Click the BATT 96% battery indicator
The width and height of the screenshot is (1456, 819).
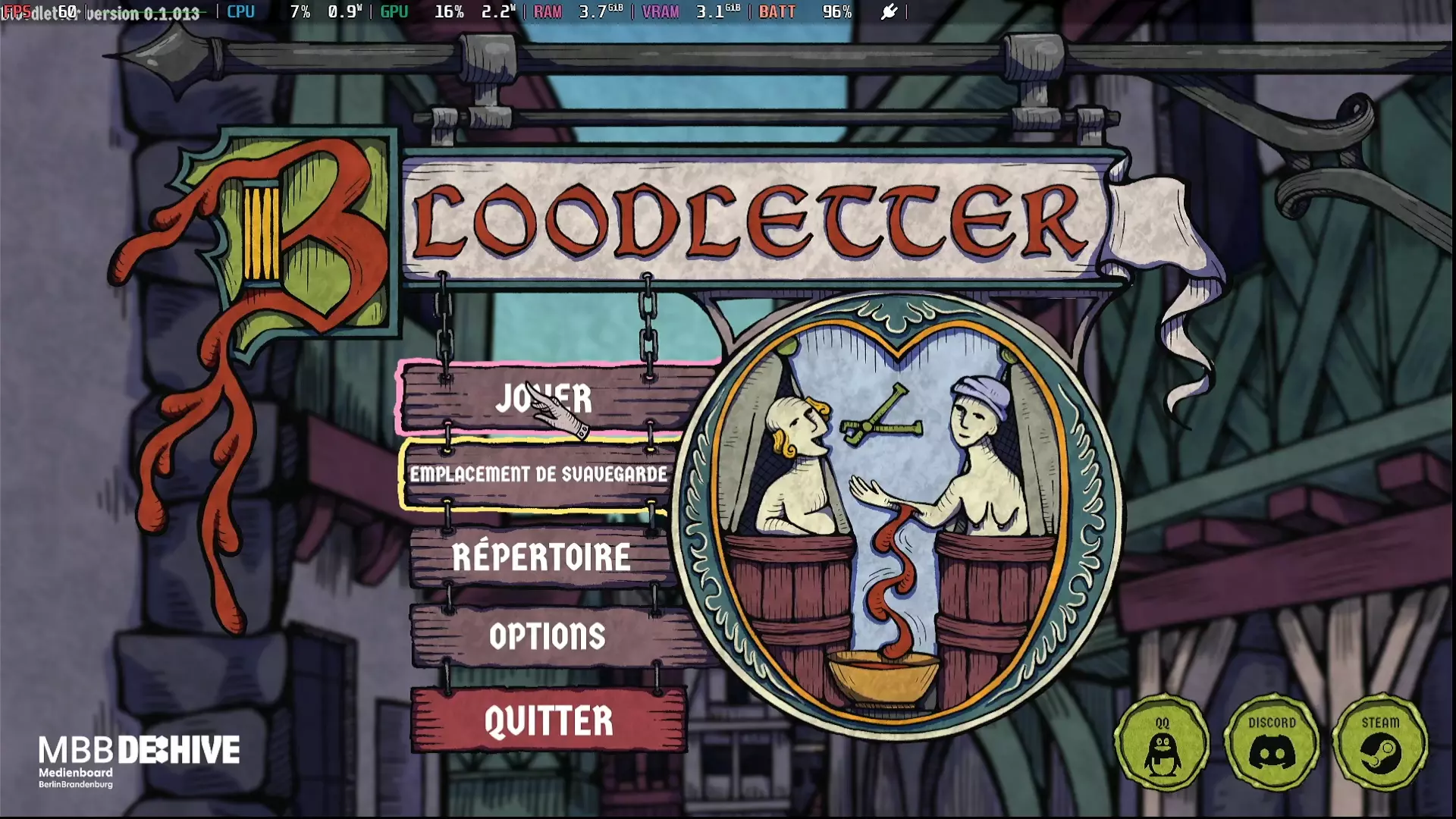pos(805,11)
